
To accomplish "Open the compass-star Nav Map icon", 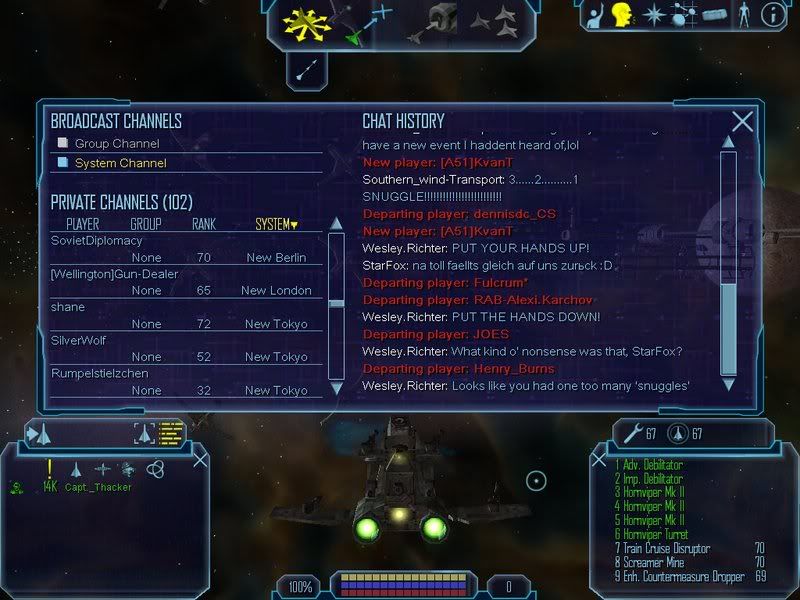I will (x=654, y=15).
